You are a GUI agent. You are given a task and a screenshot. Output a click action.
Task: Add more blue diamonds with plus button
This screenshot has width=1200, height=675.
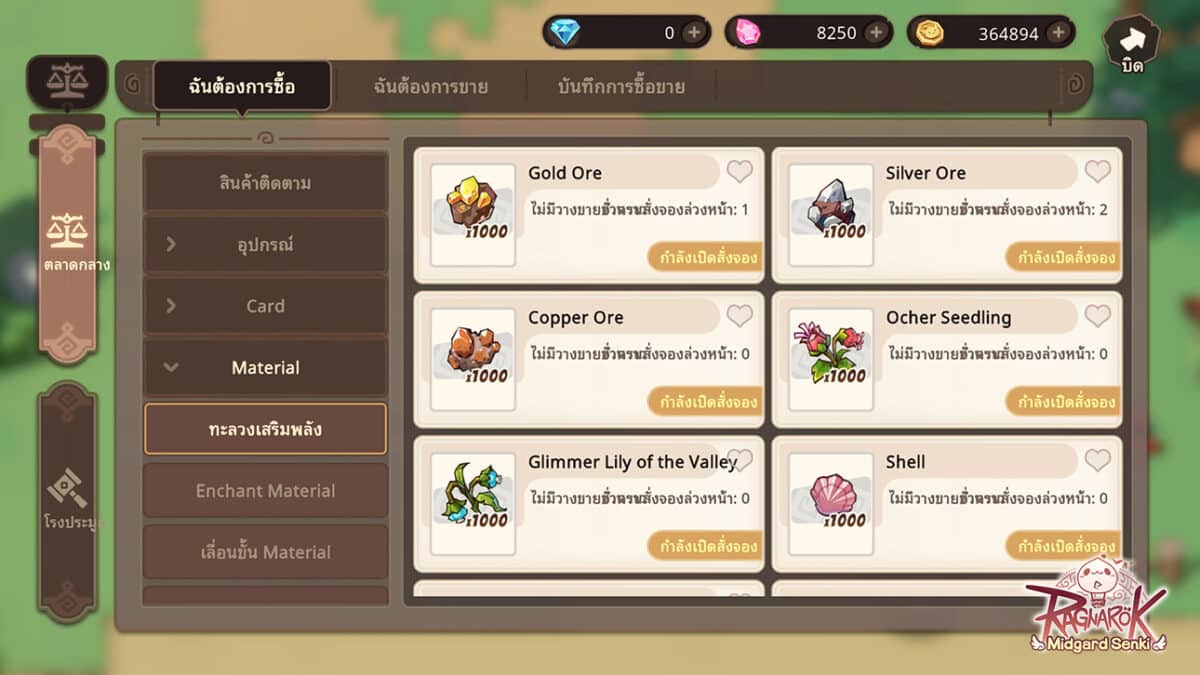point(693,32)
